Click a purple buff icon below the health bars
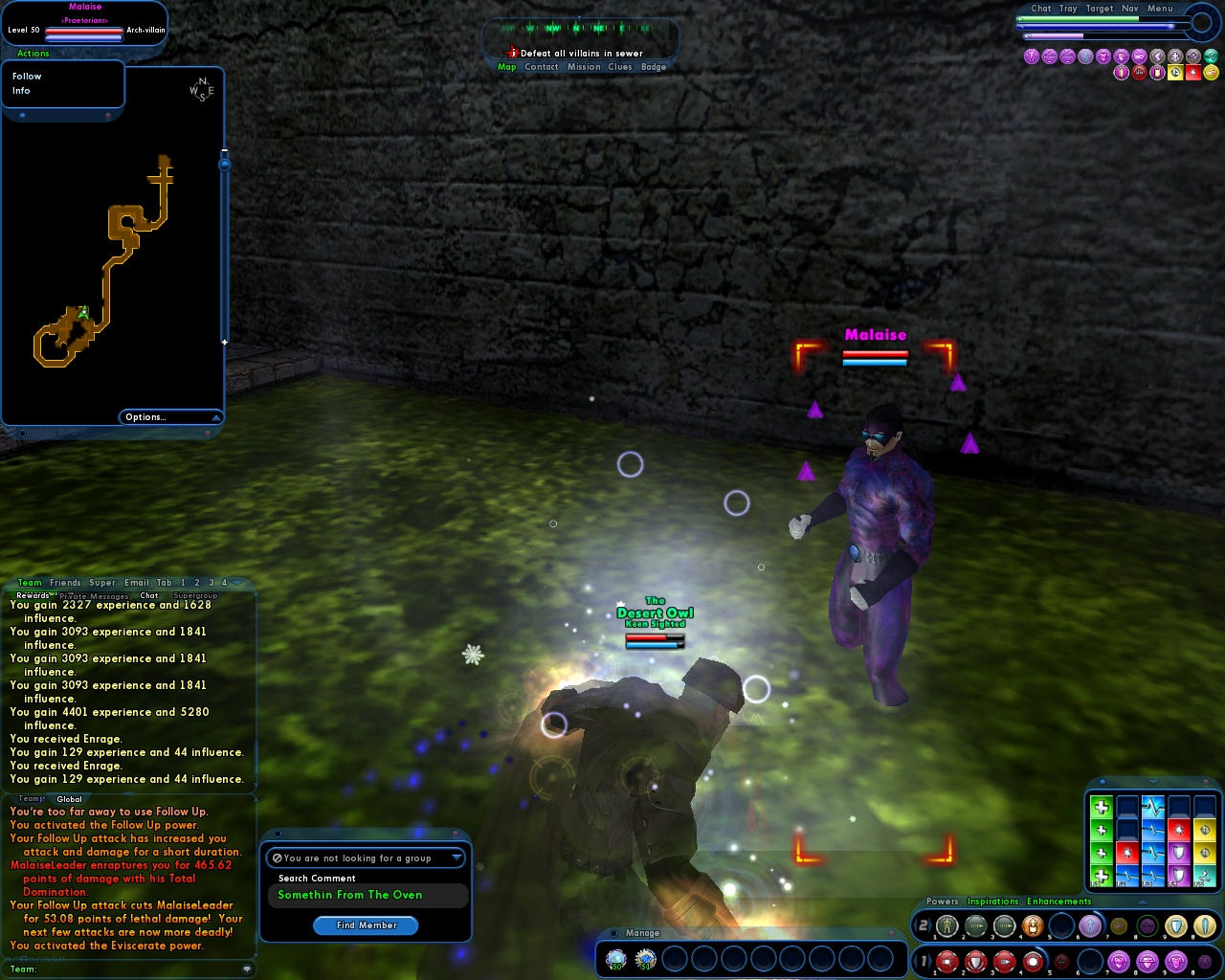This screenshot has width=1225, height=980. [1031, 56]
